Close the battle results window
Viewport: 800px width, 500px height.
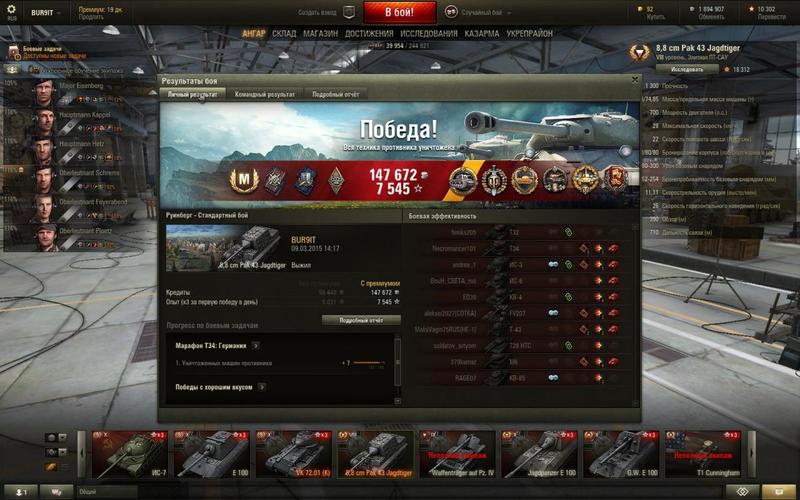click(635, 79)
